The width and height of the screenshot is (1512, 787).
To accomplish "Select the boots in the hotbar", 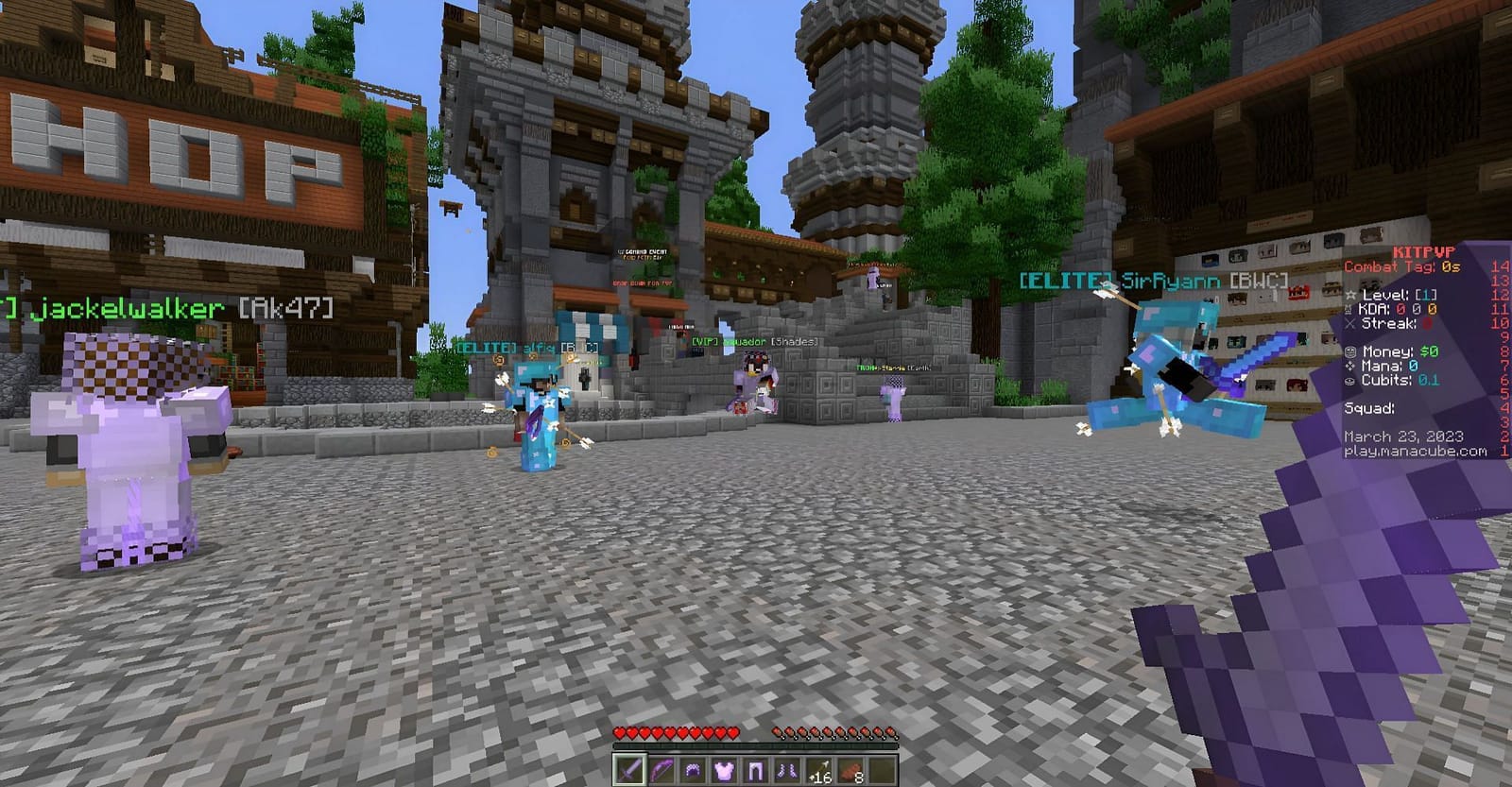I will click(786, 770).
